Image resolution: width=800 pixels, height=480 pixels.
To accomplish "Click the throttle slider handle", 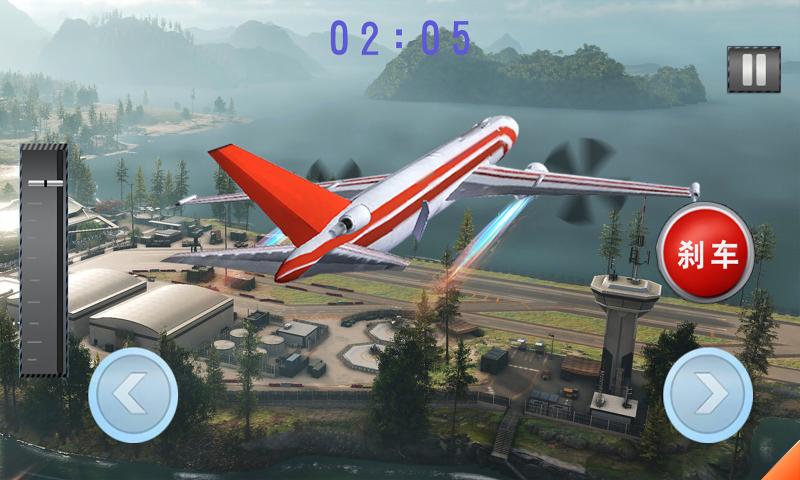I will coord(43,183).
